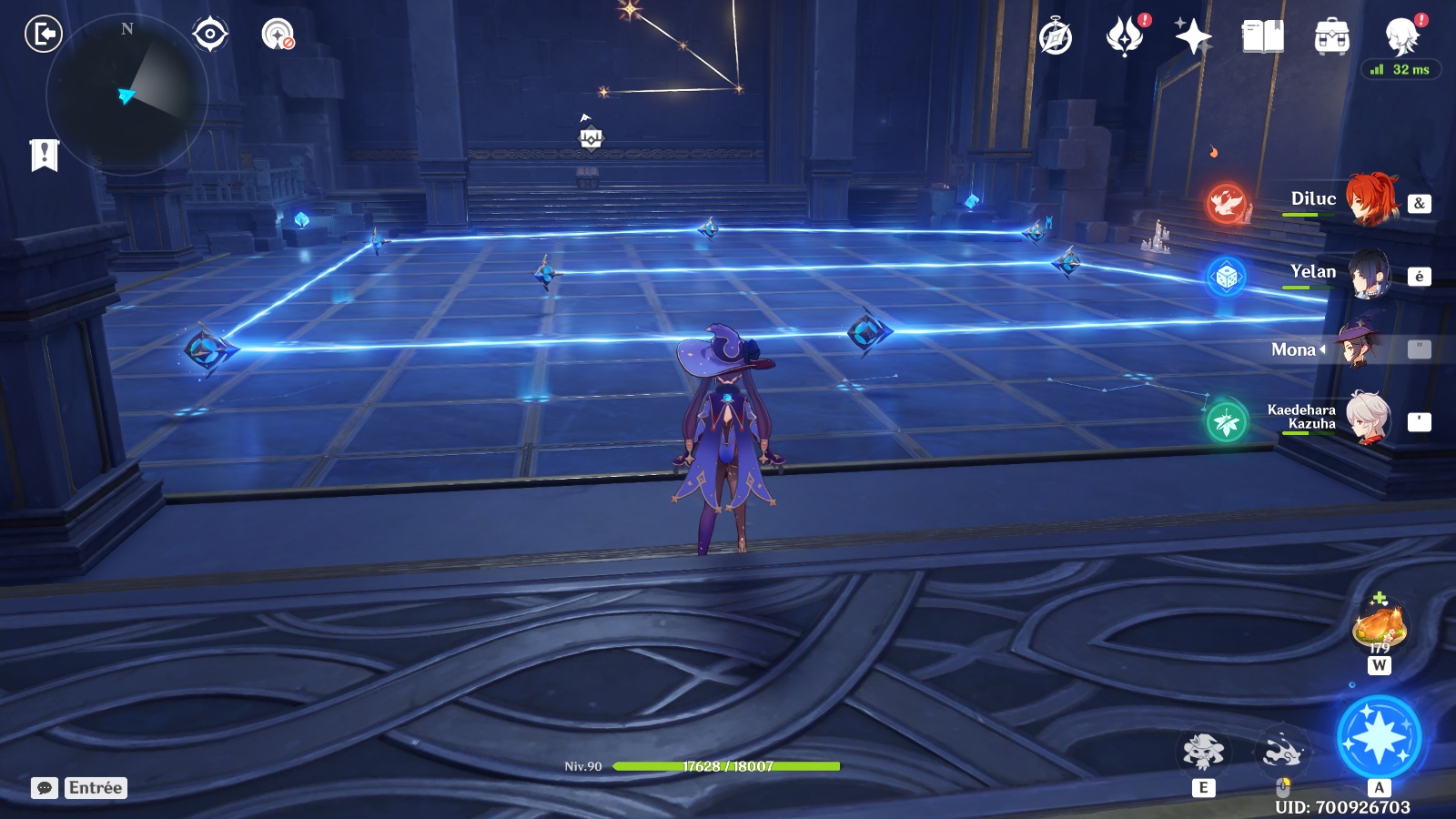Use the roast chicken food item

coord(1380,626)
